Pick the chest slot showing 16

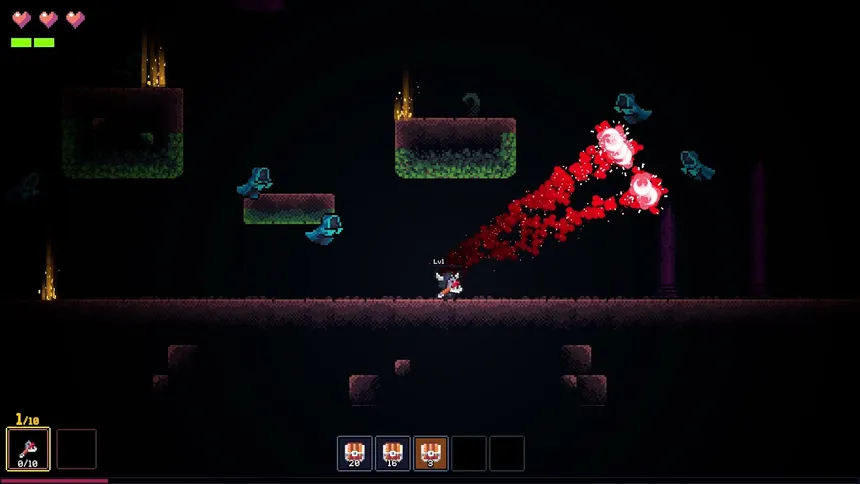392,453
